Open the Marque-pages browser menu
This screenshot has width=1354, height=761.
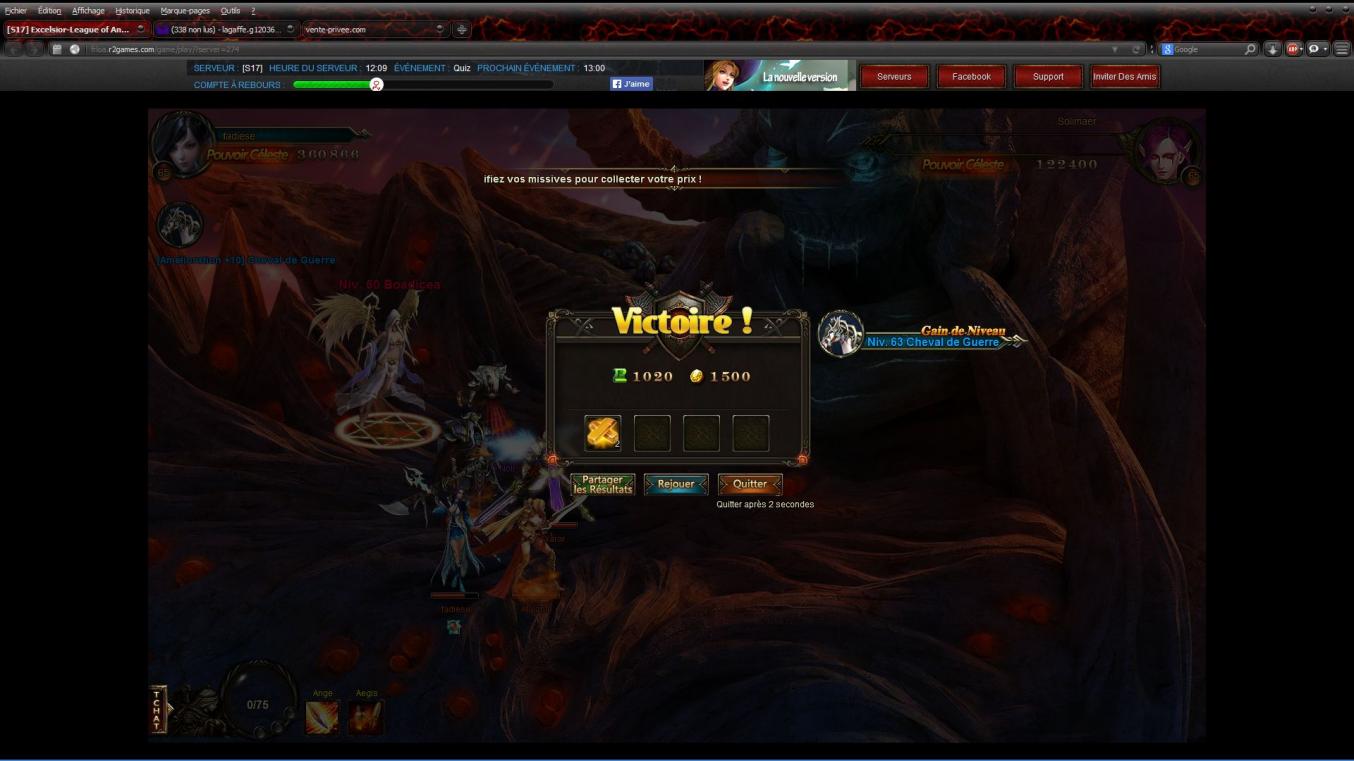pyautogui.click(x=185, y=10)
